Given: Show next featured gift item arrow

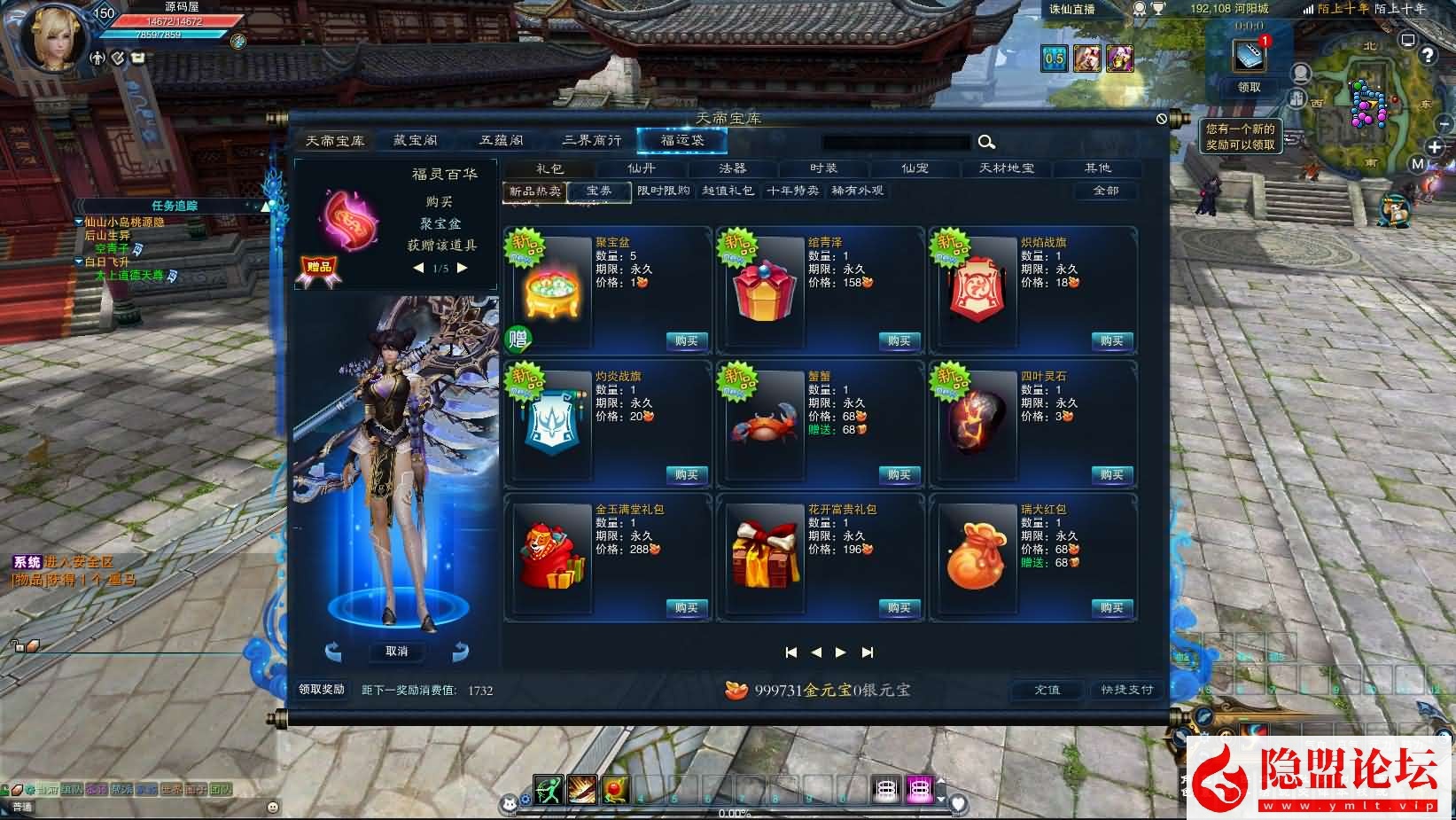Looking at the screenshot, I should point(462,268).
